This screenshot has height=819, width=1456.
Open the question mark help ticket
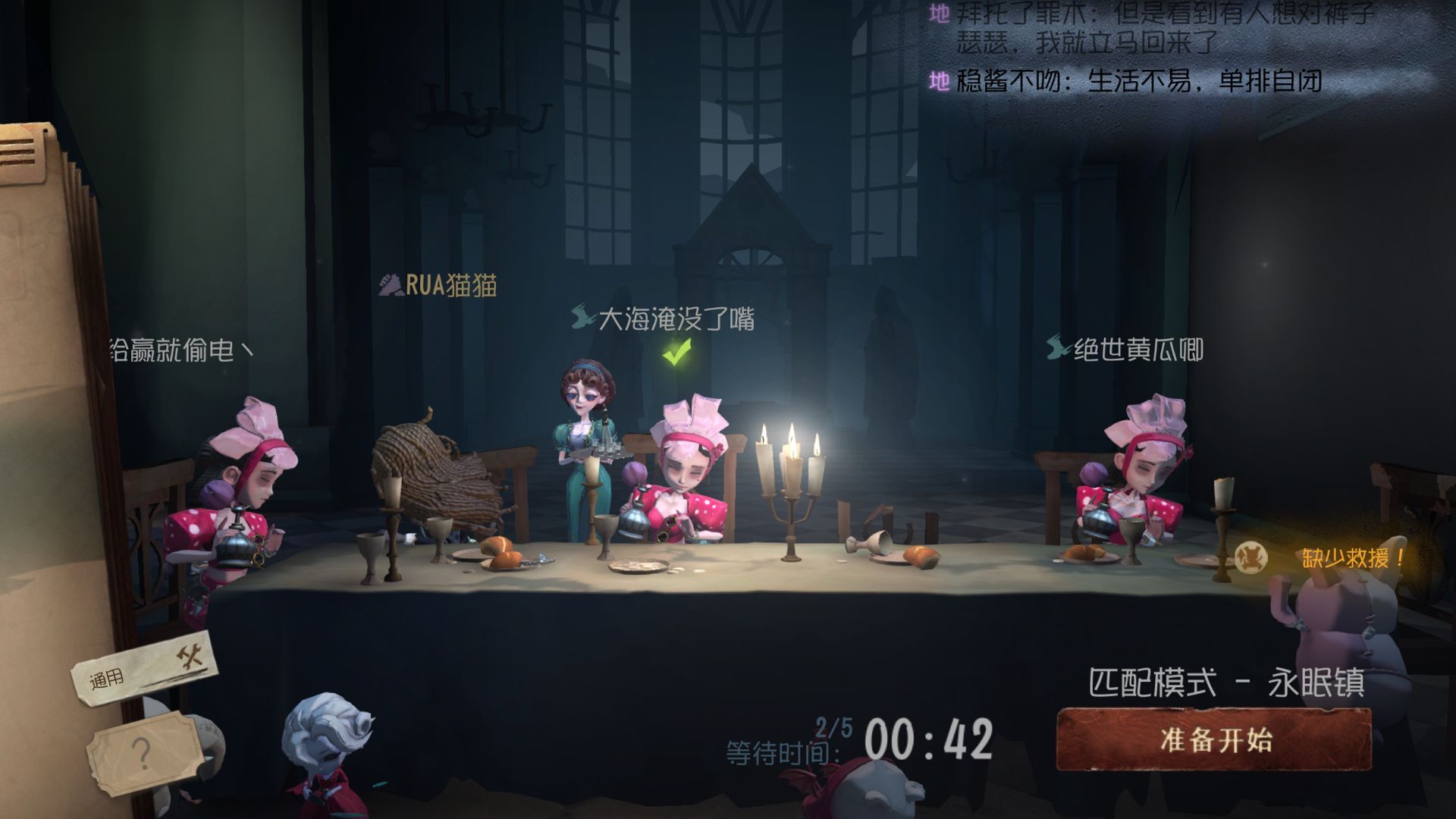[144, 753]
